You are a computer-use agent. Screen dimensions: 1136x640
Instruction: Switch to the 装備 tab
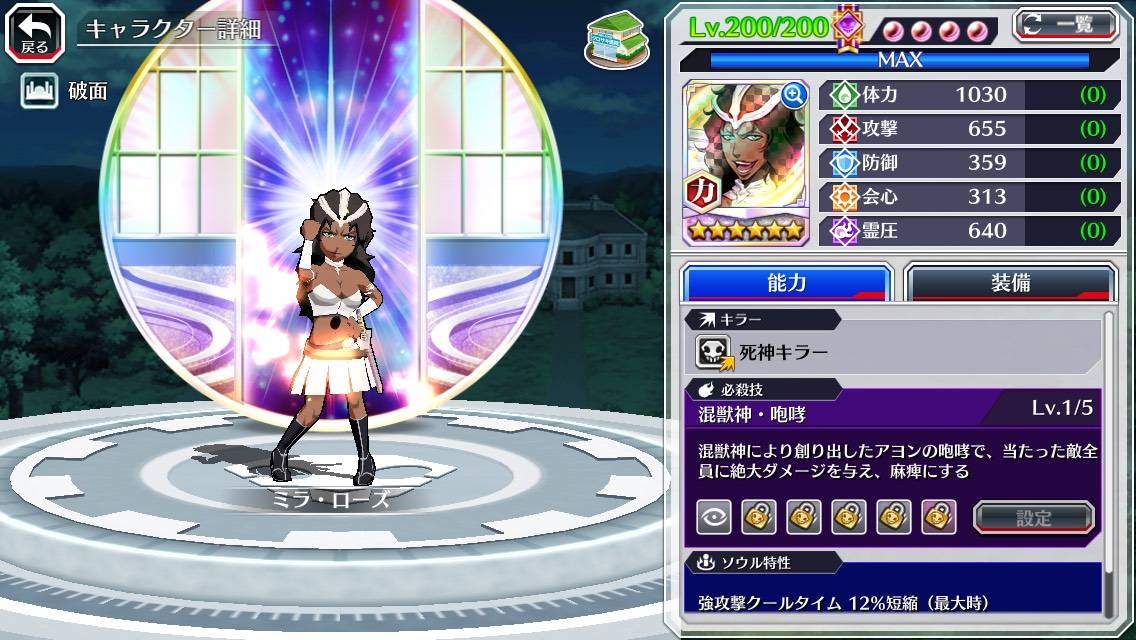tap(1010, 282)
